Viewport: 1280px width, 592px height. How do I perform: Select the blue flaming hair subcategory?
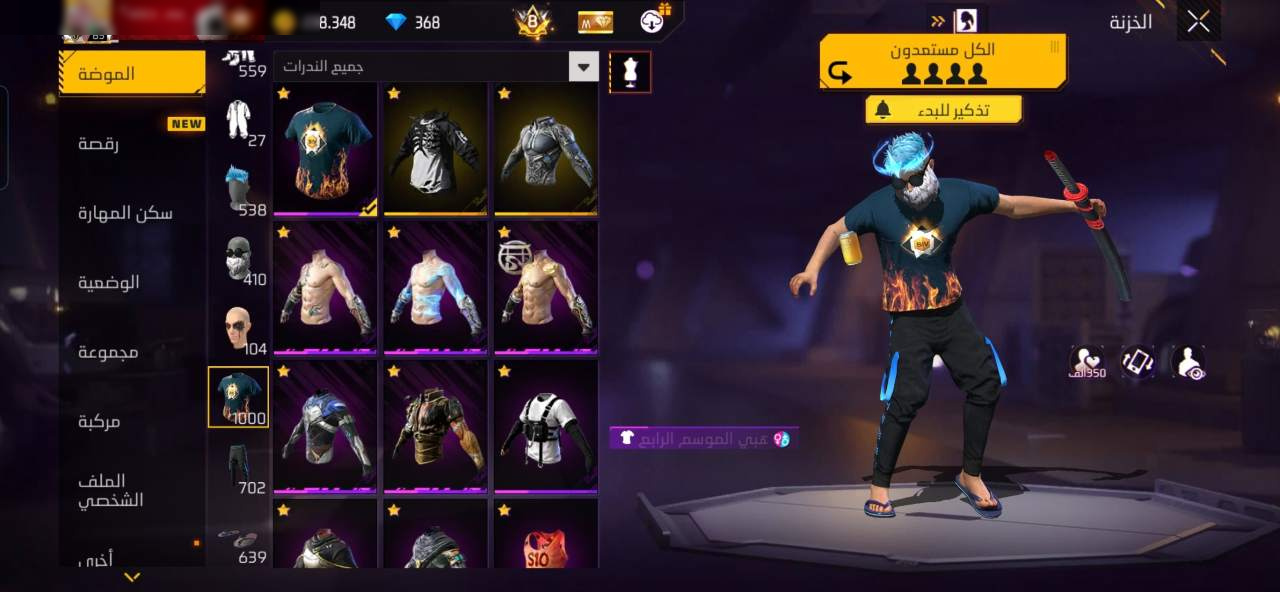238,188
